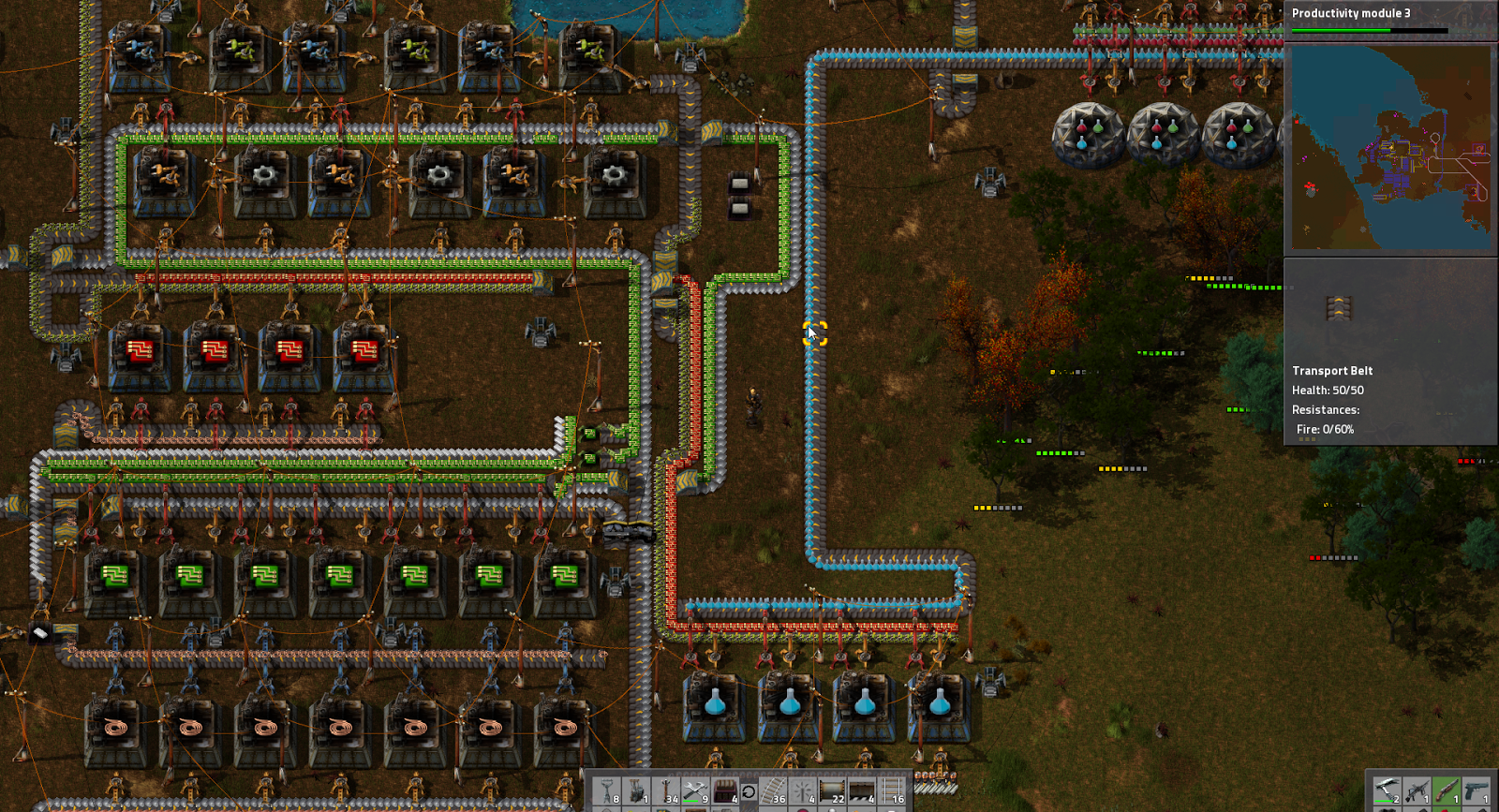Select the repair pack in the quickbar
The width and height of the screenshot is (1499, 812).
pyautogui.click(x=695, y=791)
